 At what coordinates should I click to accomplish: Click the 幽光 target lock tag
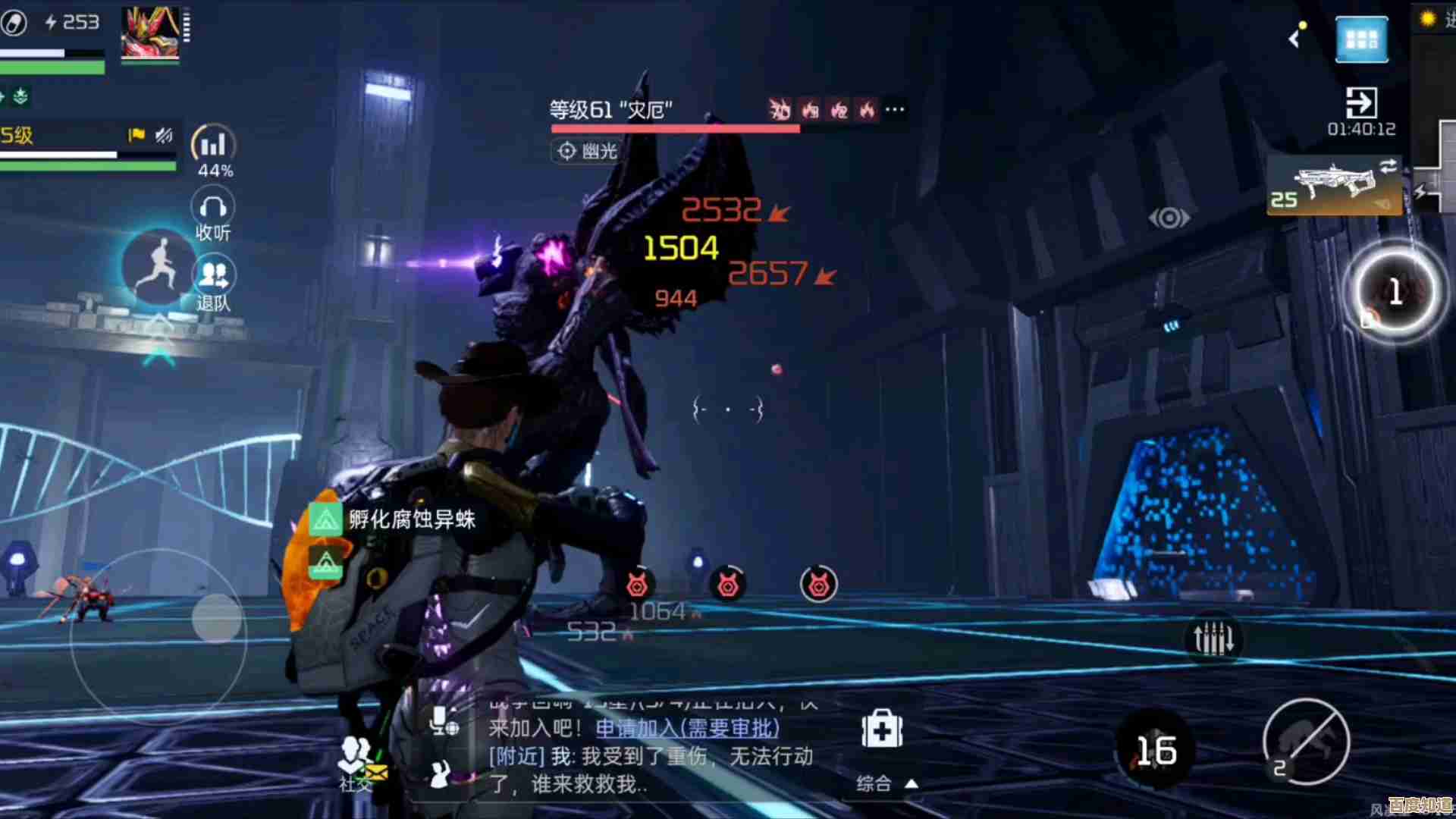[x=586, y=152]
